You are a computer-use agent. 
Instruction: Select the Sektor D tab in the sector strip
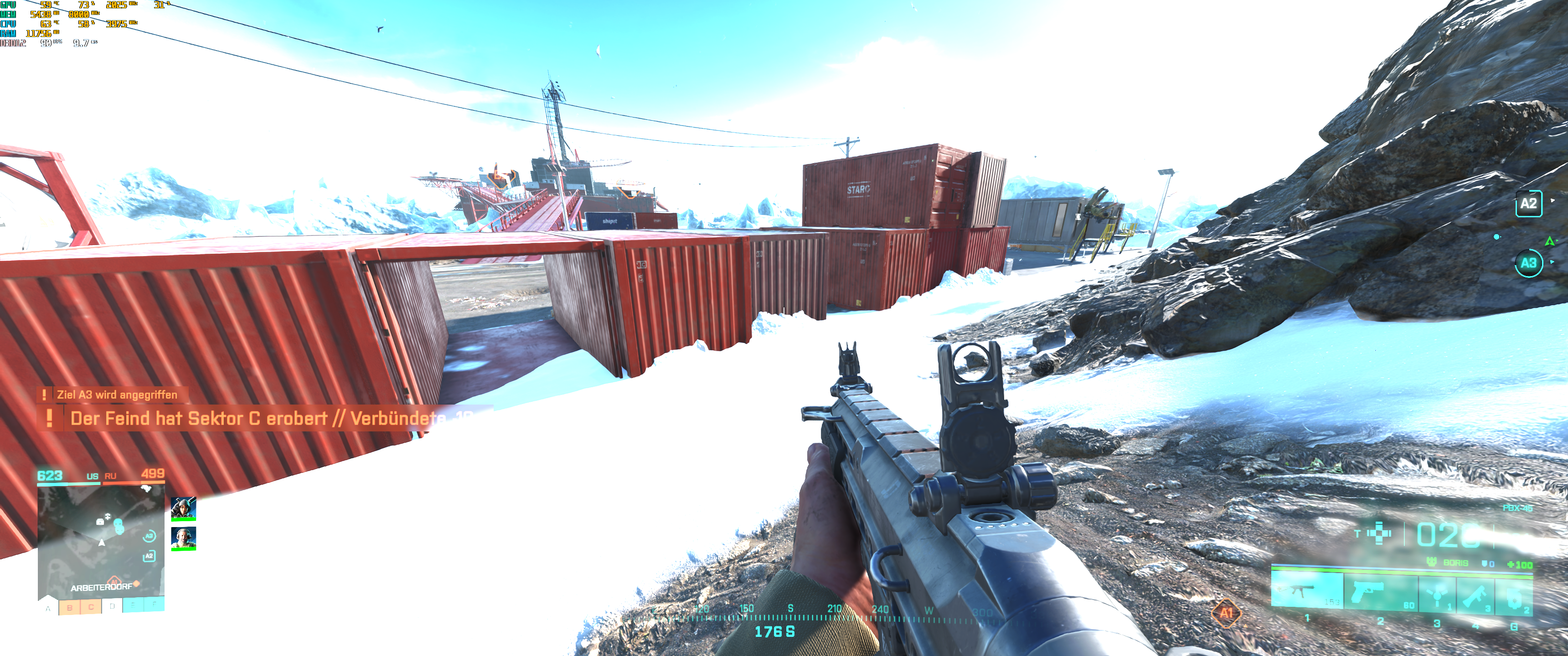tap(112, 607)
